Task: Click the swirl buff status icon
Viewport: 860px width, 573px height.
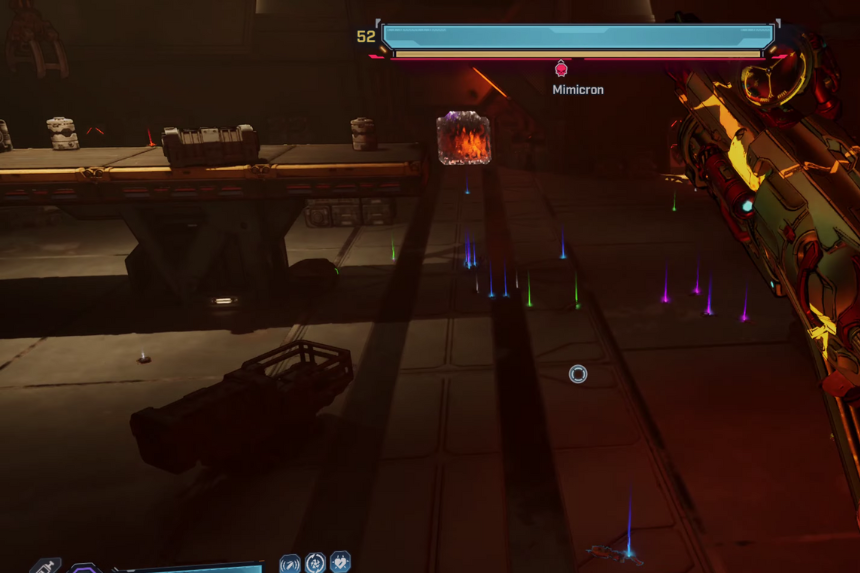Action: click(315, 563)
